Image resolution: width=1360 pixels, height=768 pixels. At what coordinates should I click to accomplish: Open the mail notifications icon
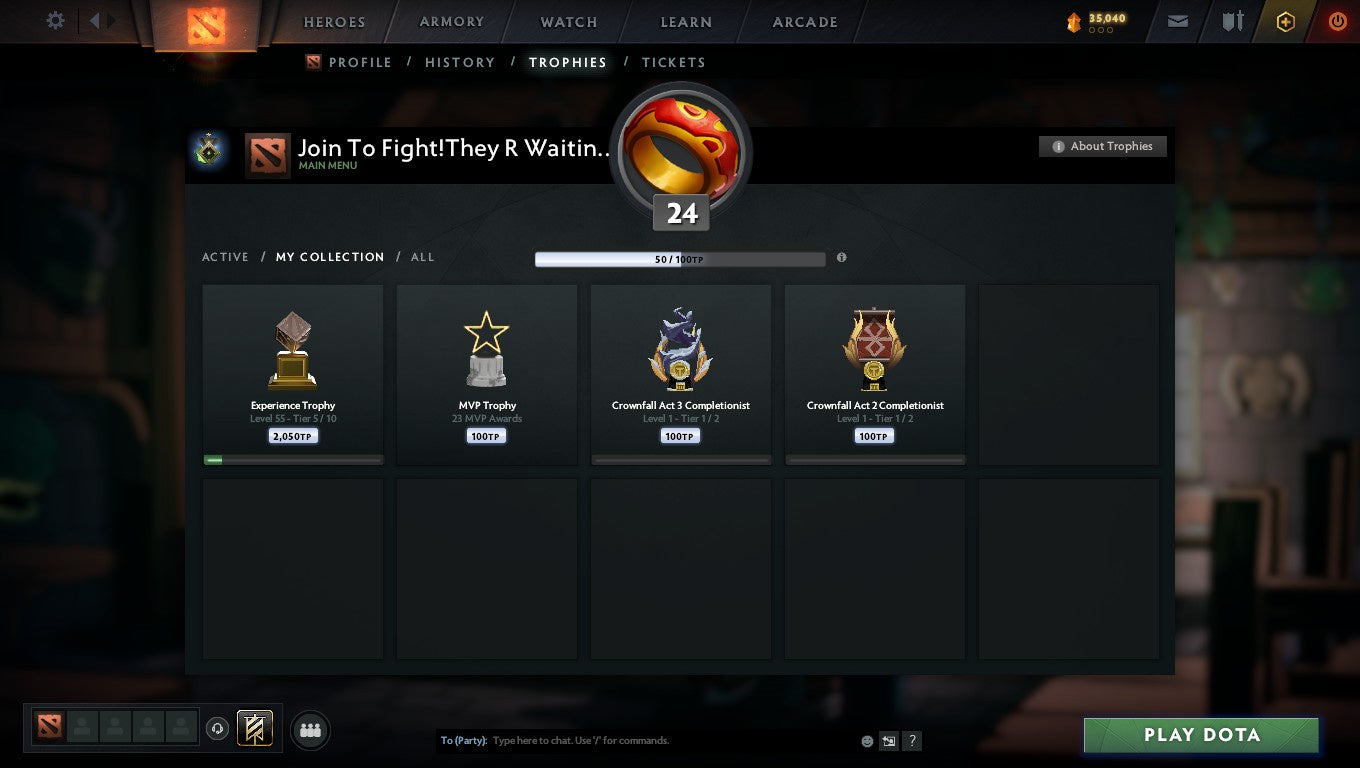tap(1176, 21)
